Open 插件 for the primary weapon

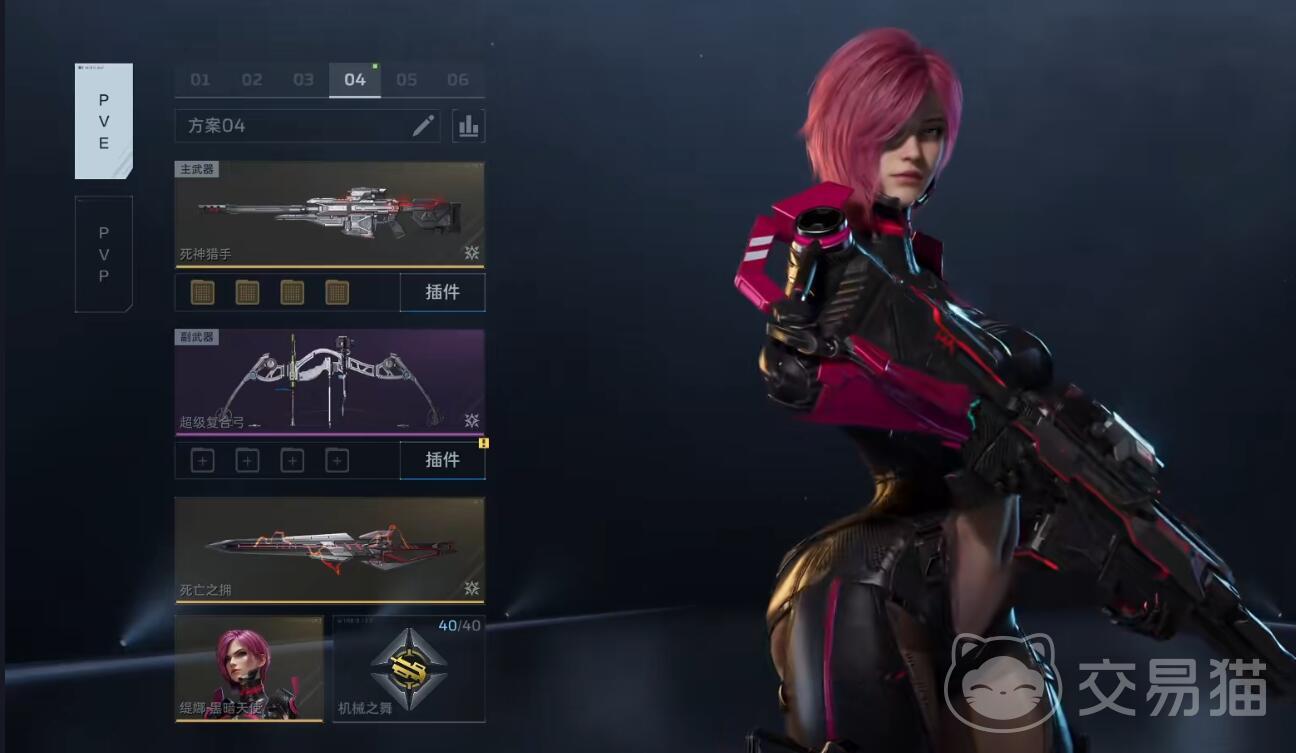click(442, 292)
